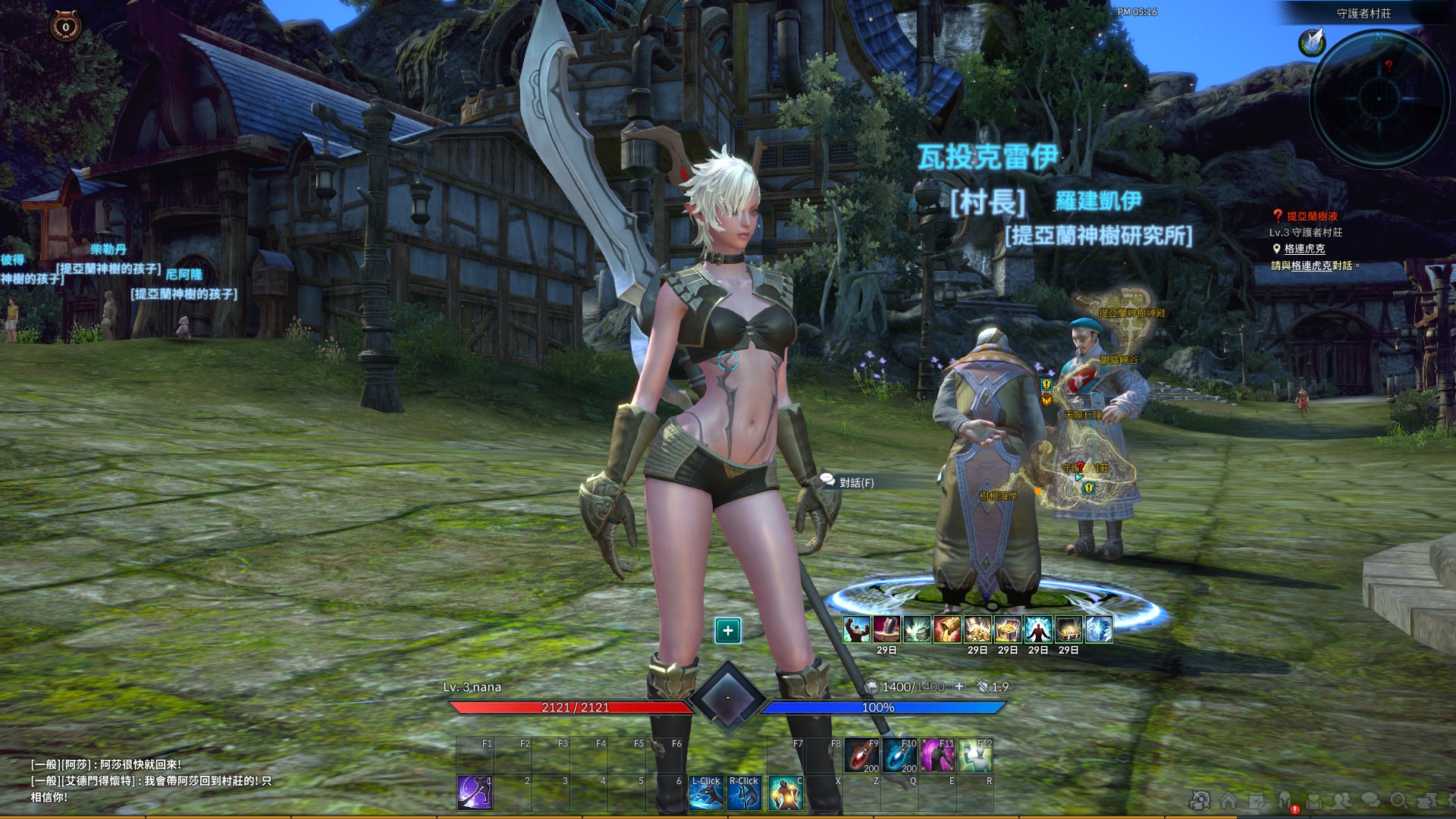Open the house icon menu
Viewport: 1456px width, 819px height.
click(1228, 801)
